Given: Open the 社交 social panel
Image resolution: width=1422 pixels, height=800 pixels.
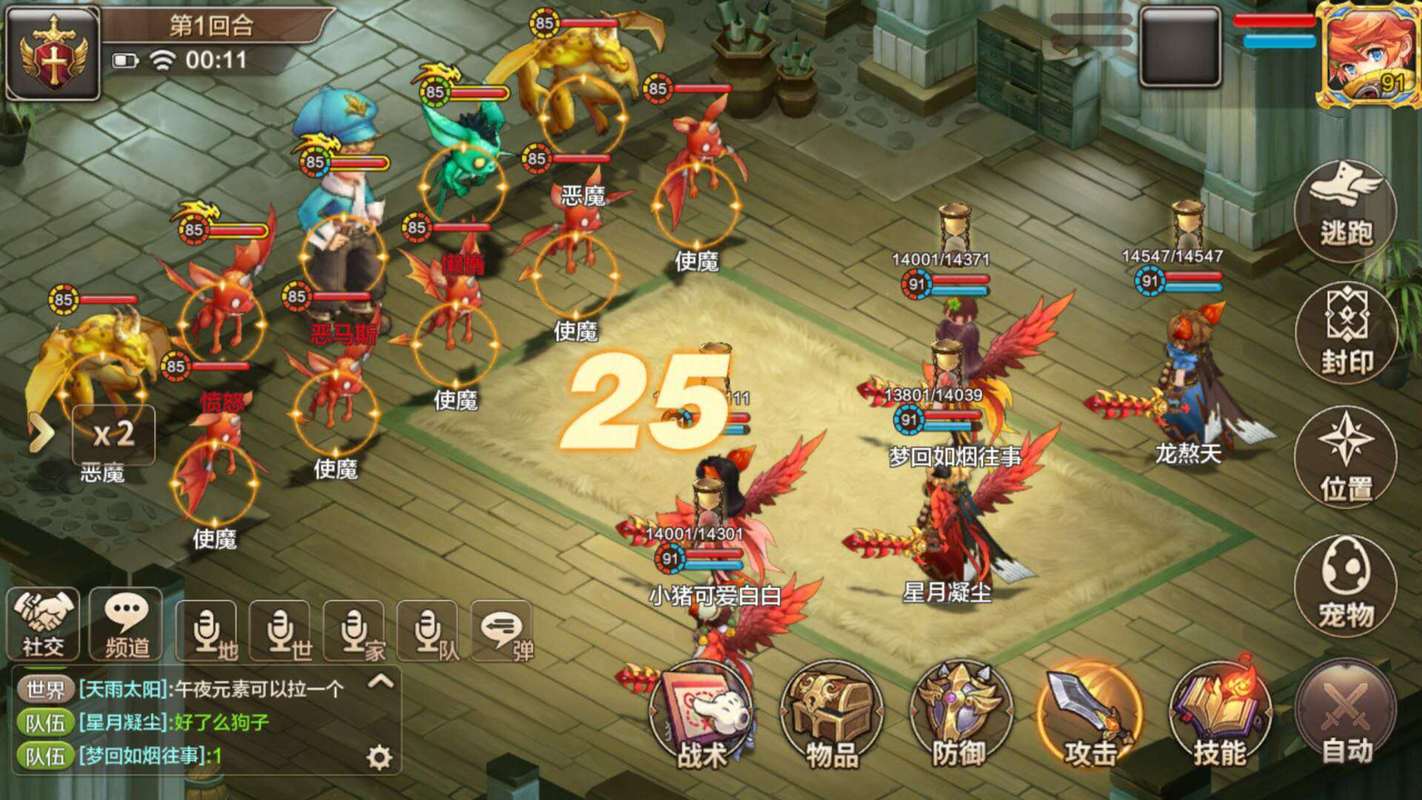Looking at the screenshot, I should [x=44, y=624].
